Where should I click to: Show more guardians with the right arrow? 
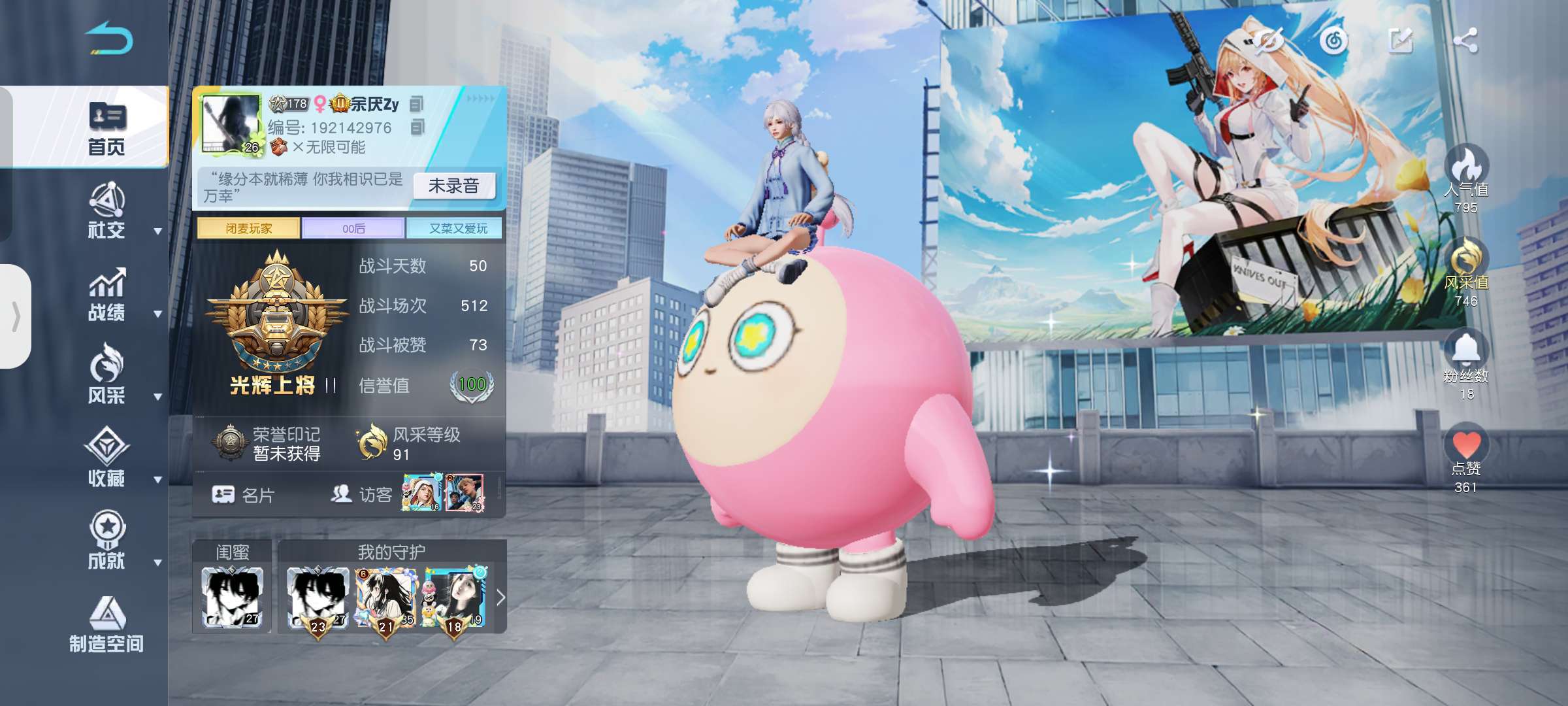[x=500, y=597]
